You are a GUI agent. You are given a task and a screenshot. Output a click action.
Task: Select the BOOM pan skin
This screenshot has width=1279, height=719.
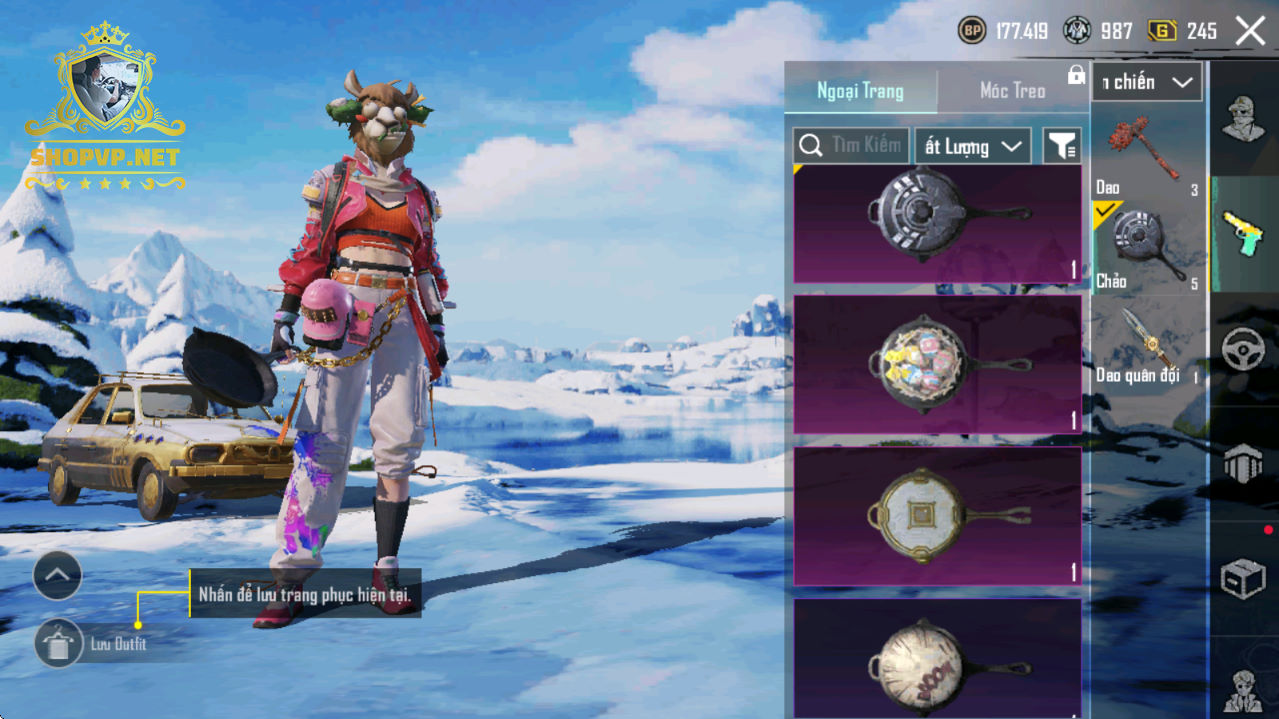pyautogui.click(x=937, y=659)
